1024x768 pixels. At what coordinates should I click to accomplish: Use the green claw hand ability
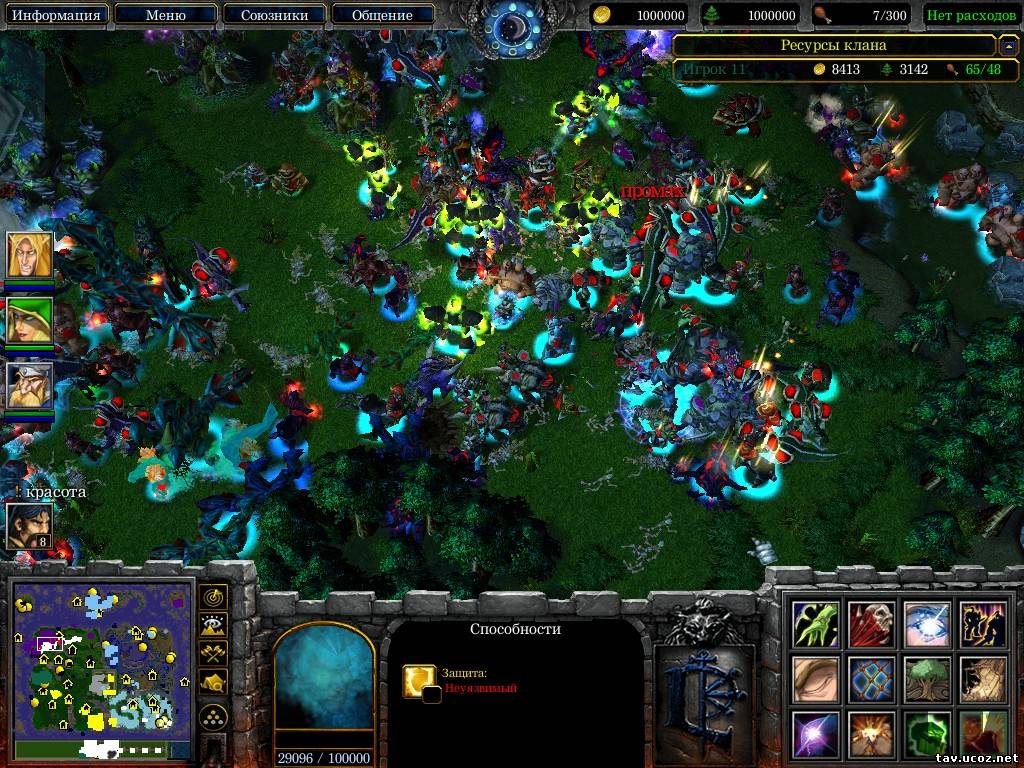point(816,624)
